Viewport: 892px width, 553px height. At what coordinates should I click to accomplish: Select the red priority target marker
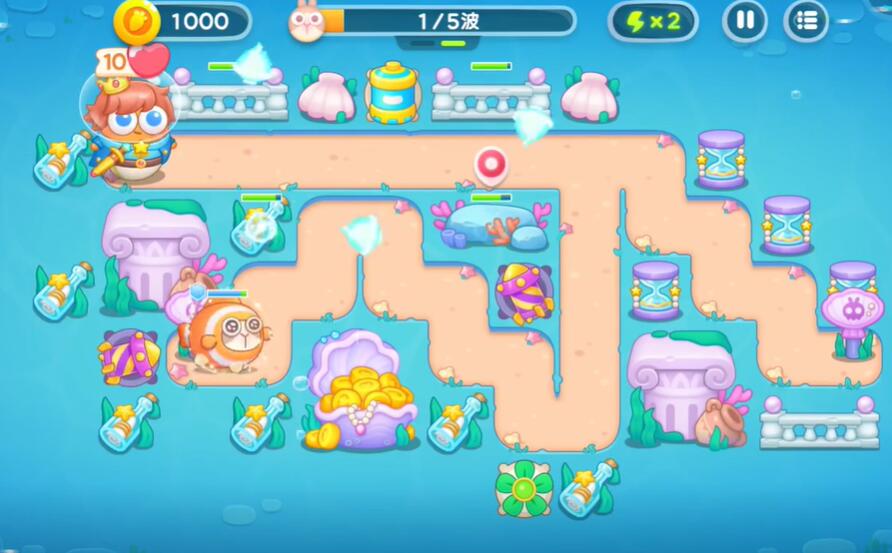click(490, 164)
